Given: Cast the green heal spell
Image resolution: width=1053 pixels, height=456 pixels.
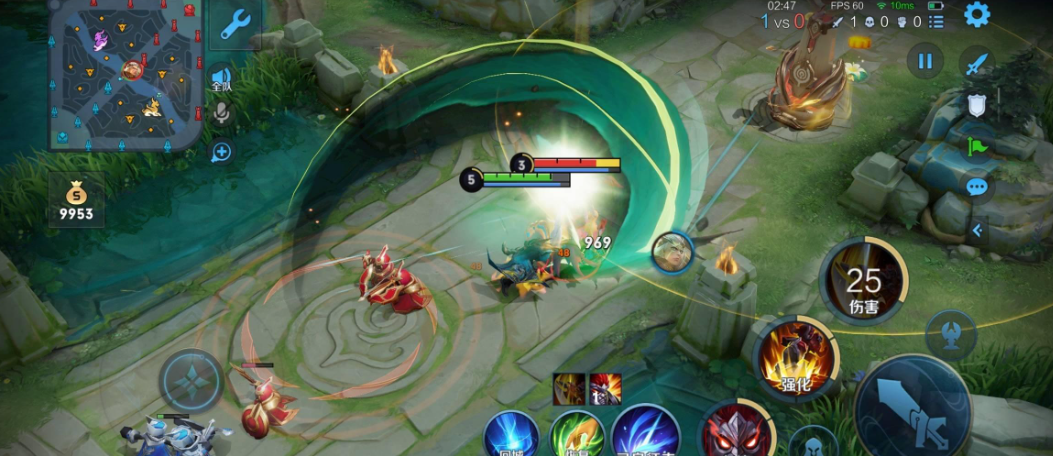Looking at the screenshot, I should [x=577, y=436].
